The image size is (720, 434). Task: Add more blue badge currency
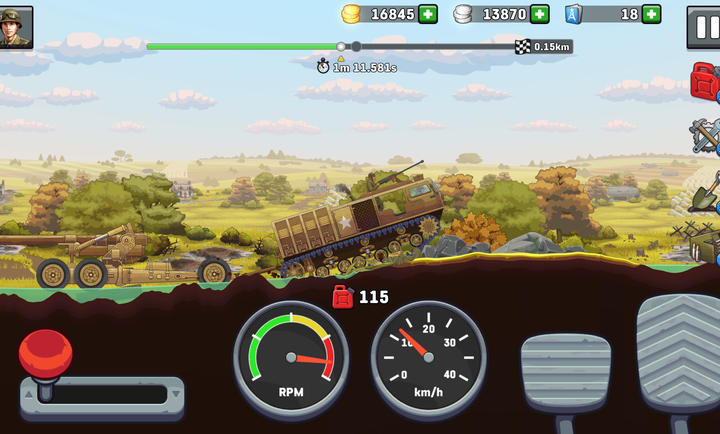651,14
